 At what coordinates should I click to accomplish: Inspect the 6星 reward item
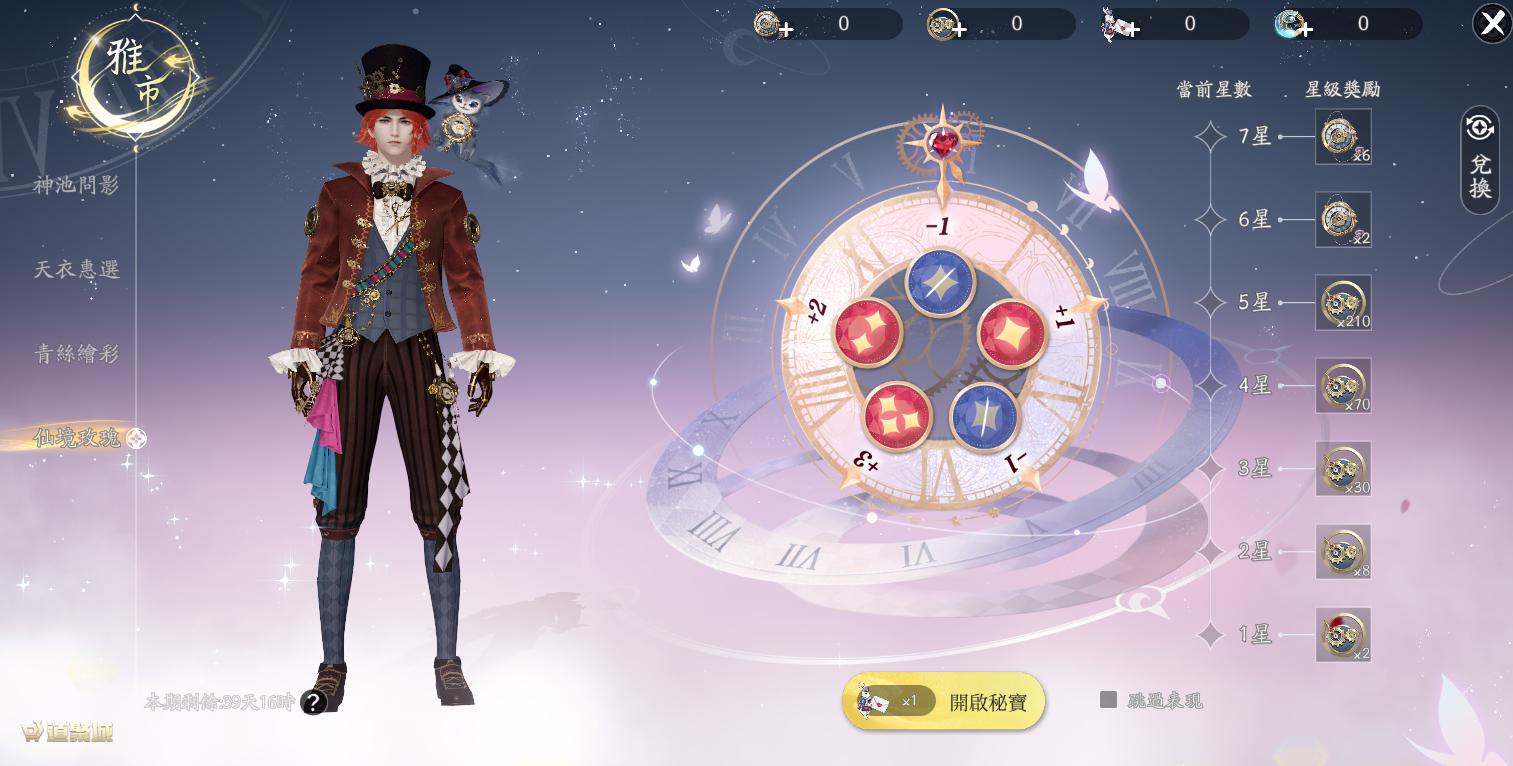[x=1343, y=220]
